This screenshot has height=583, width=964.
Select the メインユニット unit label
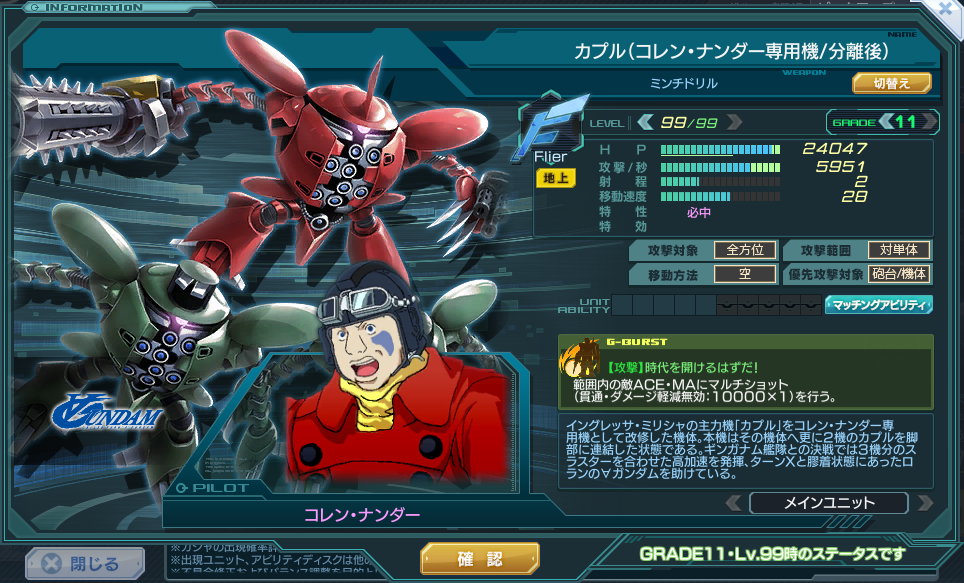(x=828, y=503)
